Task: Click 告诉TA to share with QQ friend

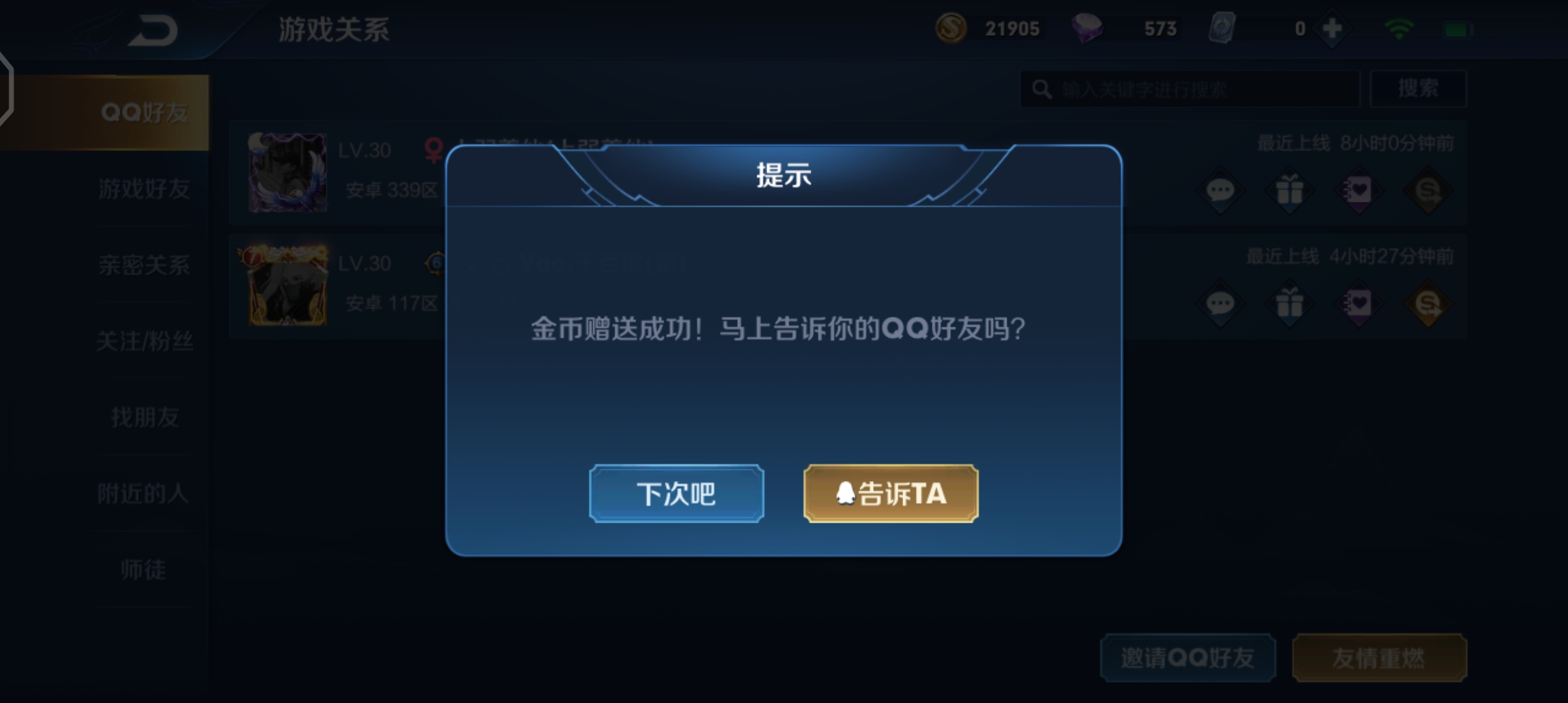Action: [x=889, y=493]
